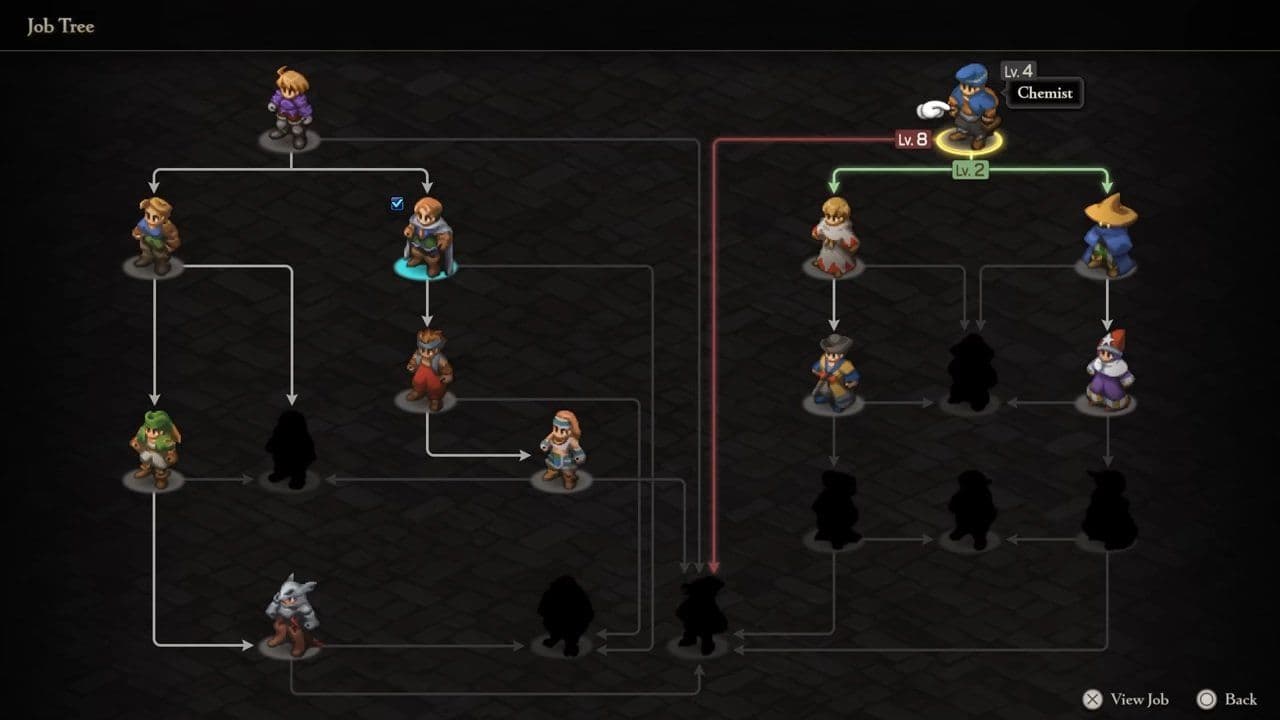Click the Lv. 4 label beside Chemist

click(x=1019, y=71)
